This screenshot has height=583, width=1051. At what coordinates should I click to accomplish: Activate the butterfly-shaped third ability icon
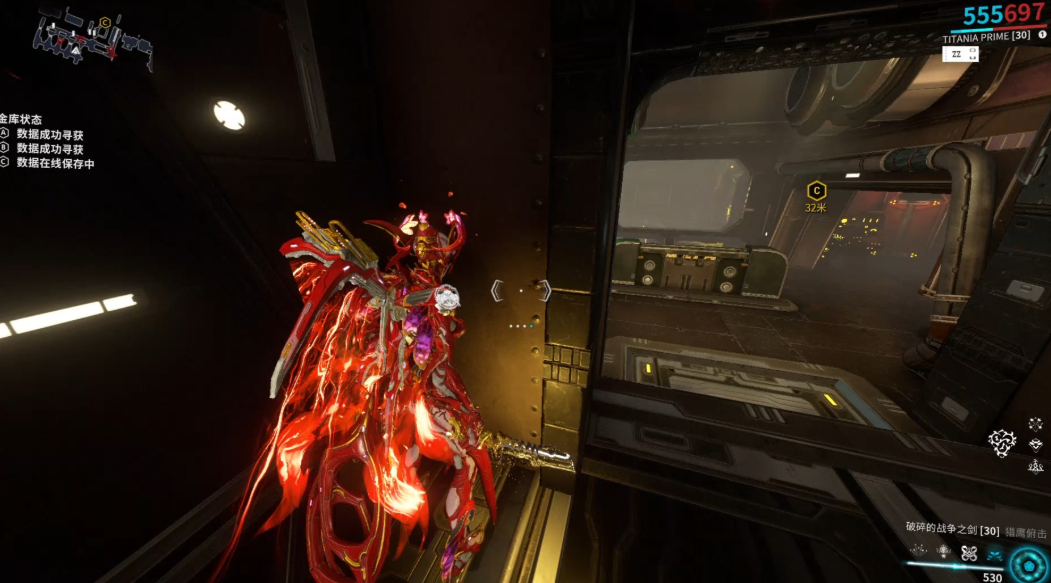pos(968,552)
